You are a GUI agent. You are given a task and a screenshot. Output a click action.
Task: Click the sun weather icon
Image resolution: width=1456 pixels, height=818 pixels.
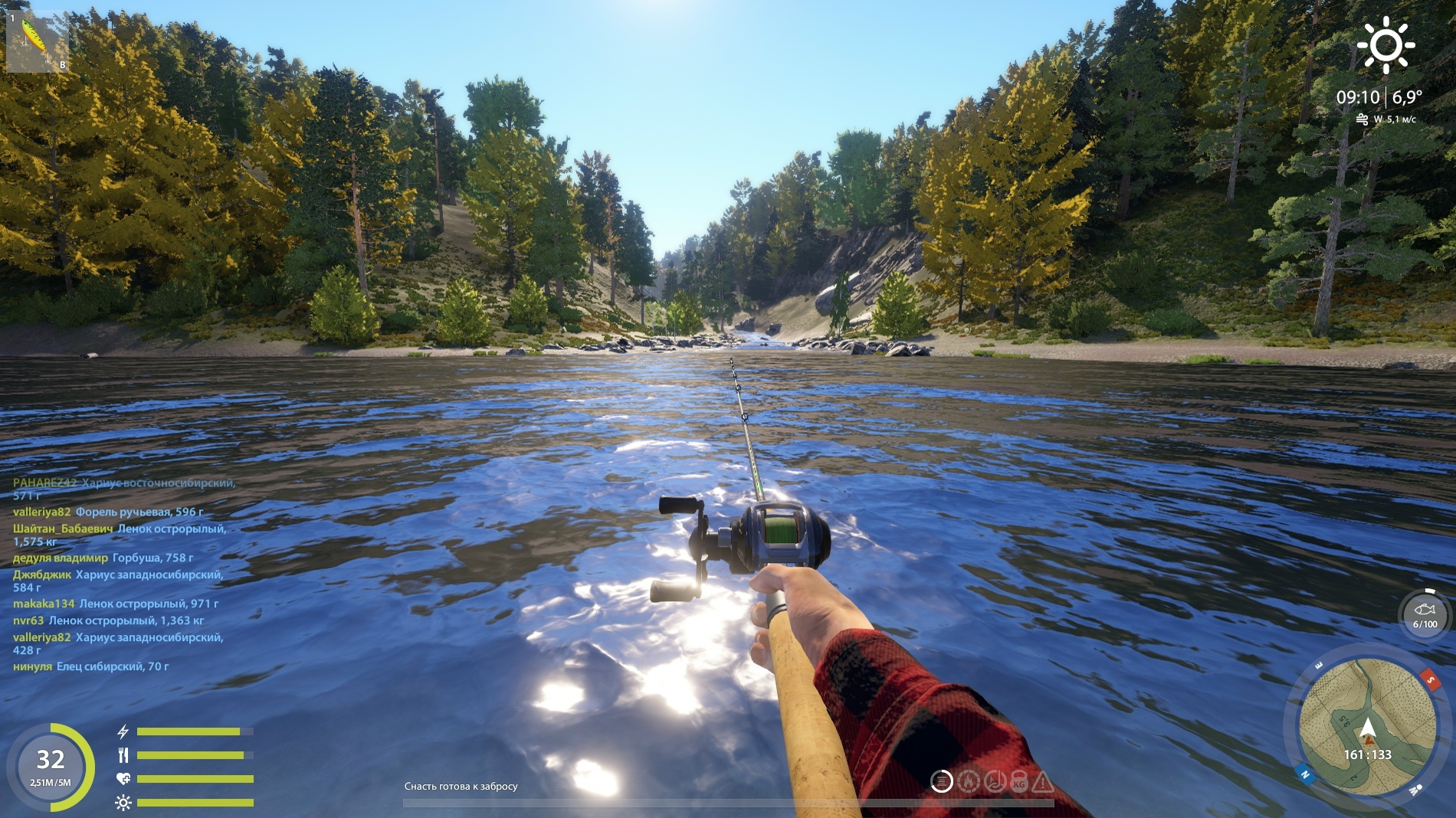click(x=1385, y=45)
